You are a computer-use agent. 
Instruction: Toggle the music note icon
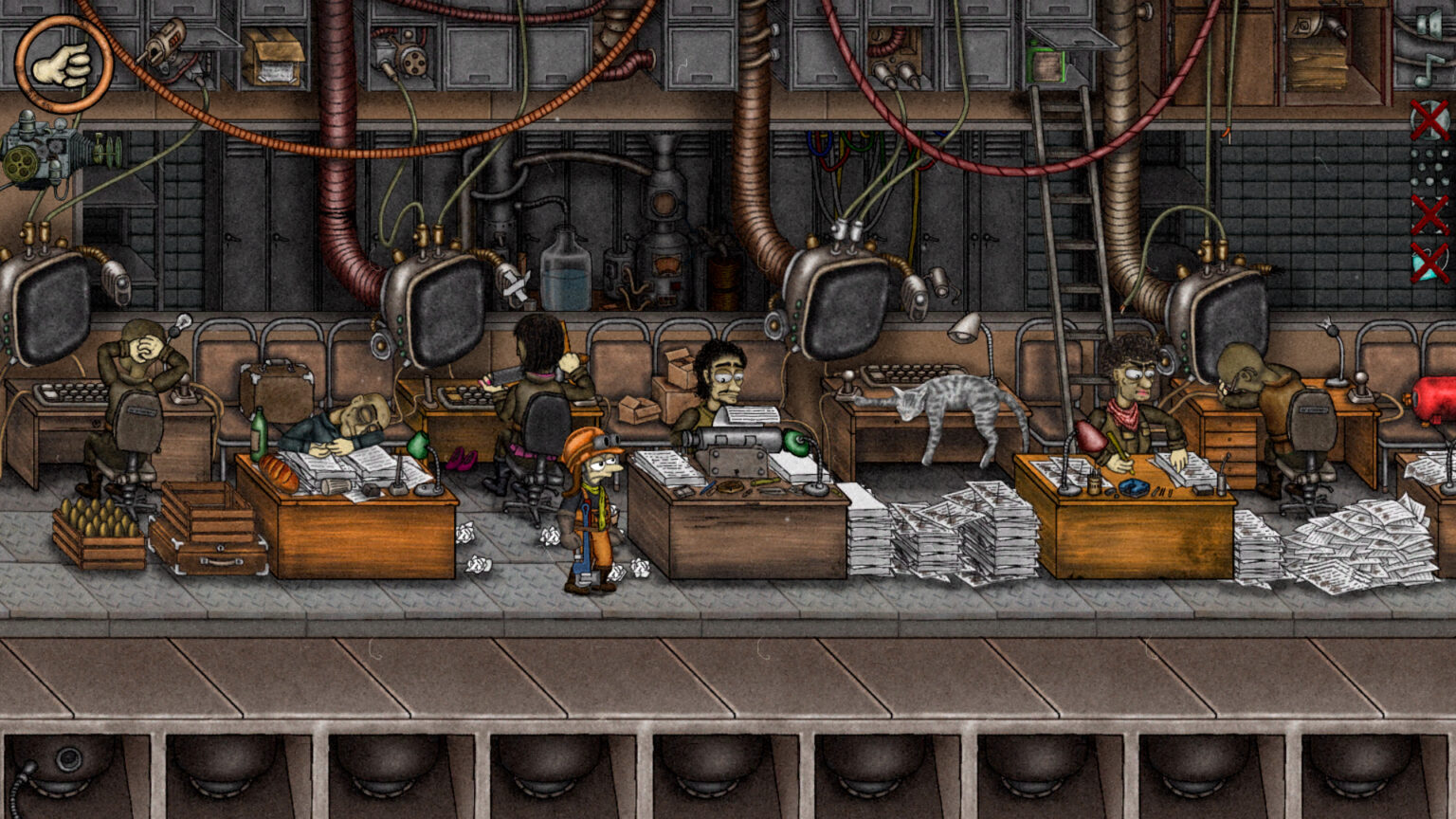tap(1429, 68)
